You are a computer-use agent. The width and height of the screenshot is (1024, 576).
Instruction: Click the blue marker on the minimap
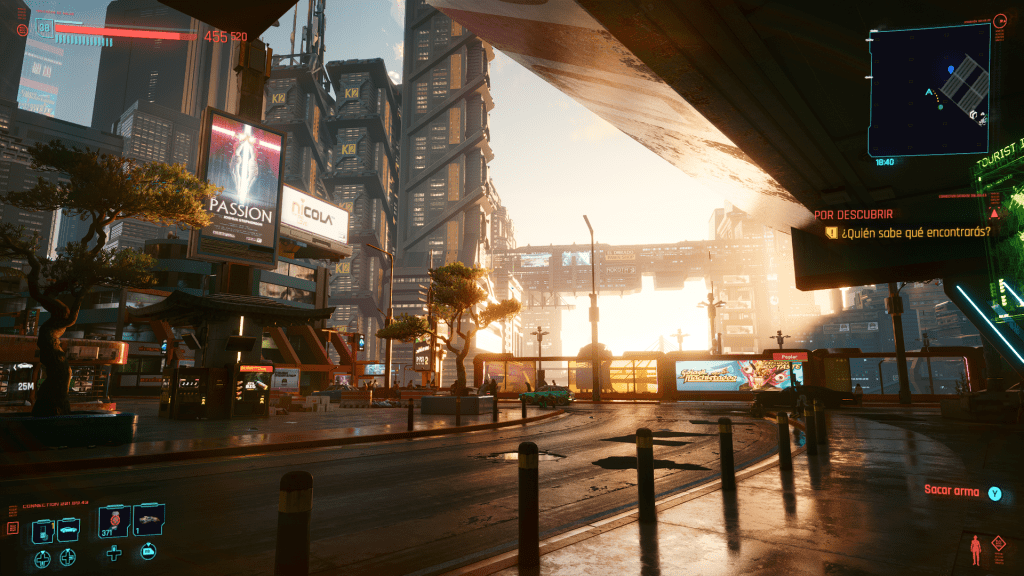click(950, 70)
